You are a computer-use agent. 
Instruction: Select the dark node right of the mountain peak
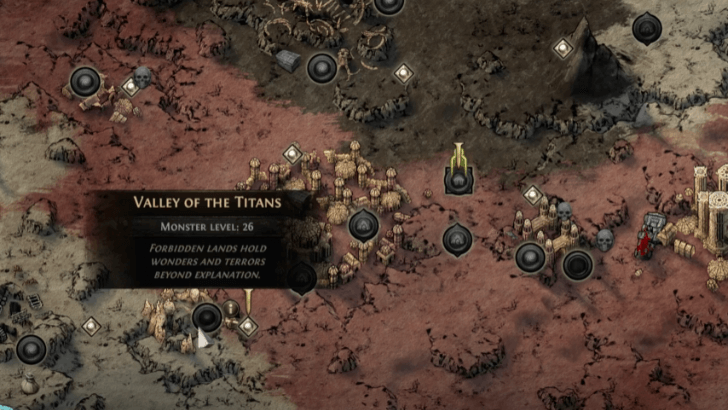[647, 28]
